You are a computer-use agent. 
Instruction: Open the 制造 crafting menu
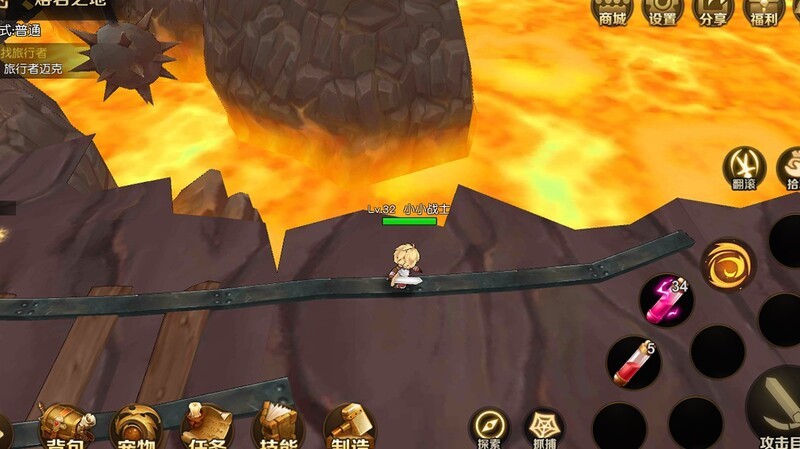tap(349, 427)
